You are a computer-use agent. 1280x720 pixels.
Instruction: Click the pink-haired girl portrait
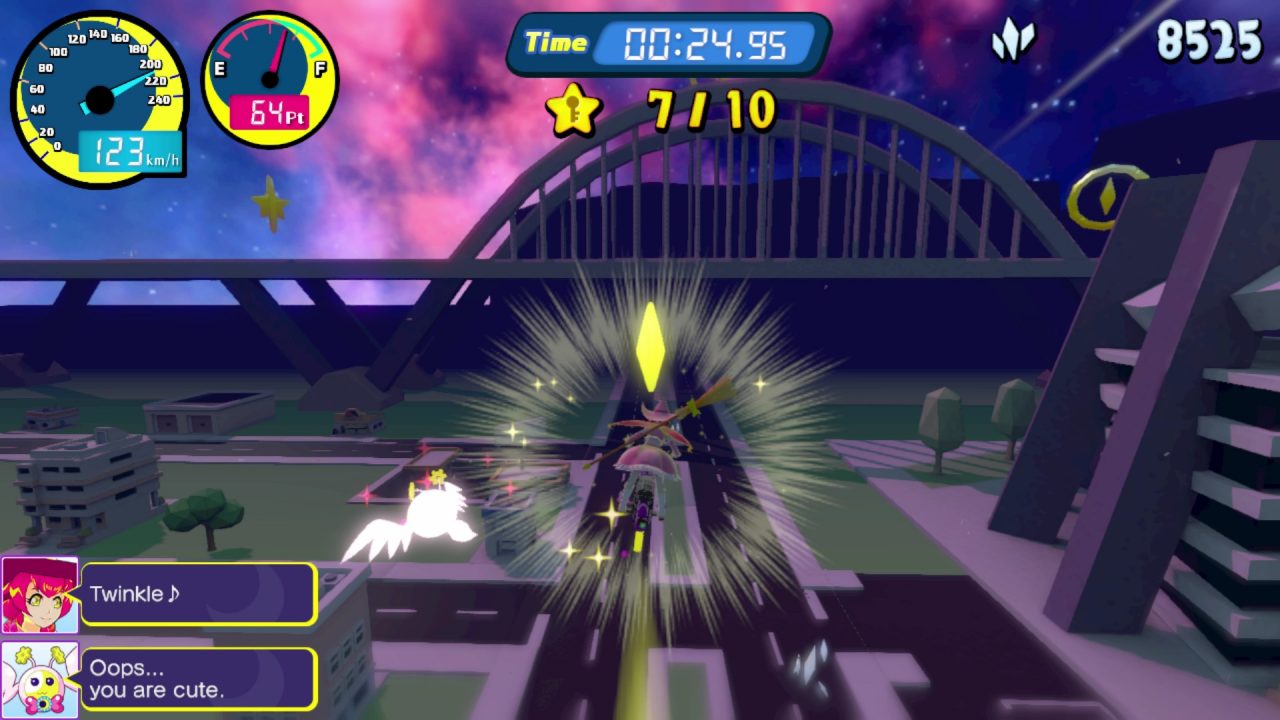tap(40, 595)
